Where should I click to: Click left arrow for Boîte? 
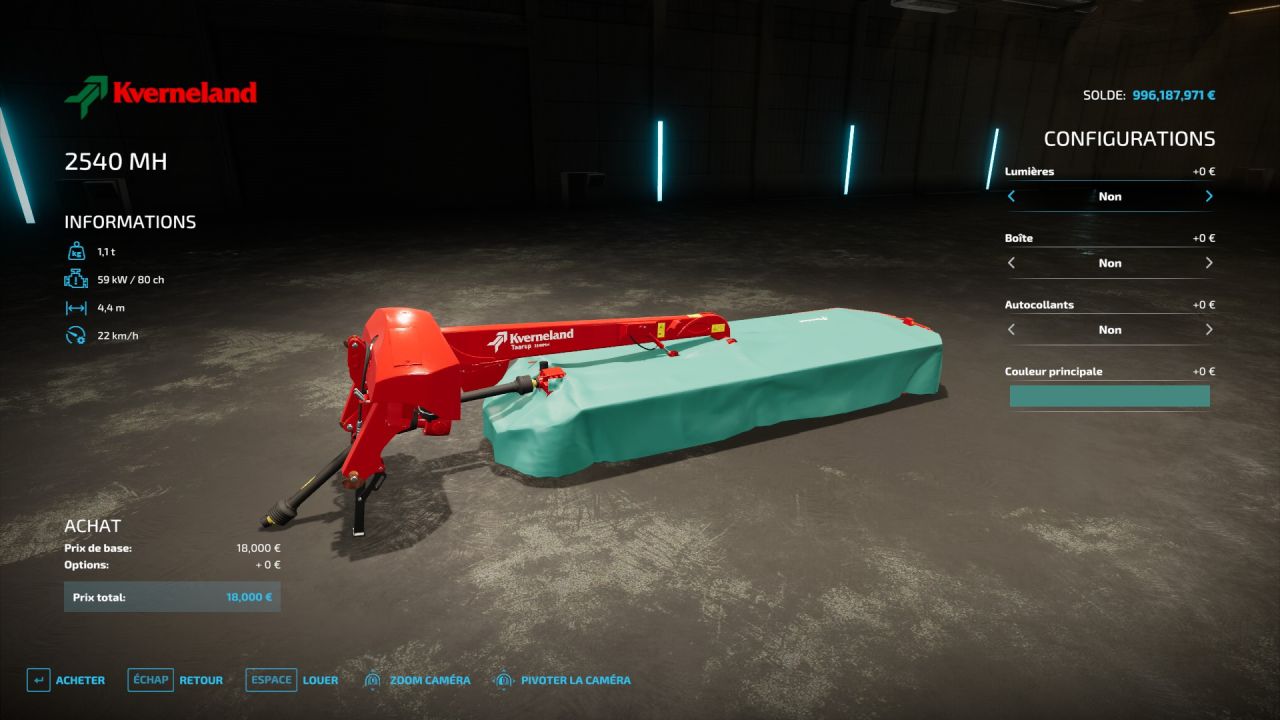click(x=1011, y=263)
